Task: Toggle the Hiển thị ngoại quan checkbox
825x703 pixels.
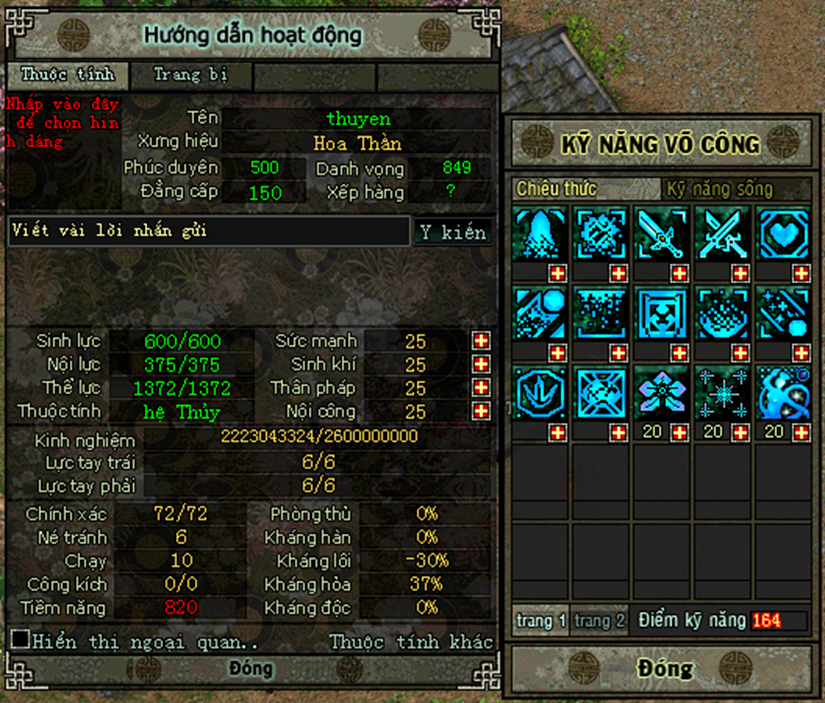Action: (x=20, y=639)
